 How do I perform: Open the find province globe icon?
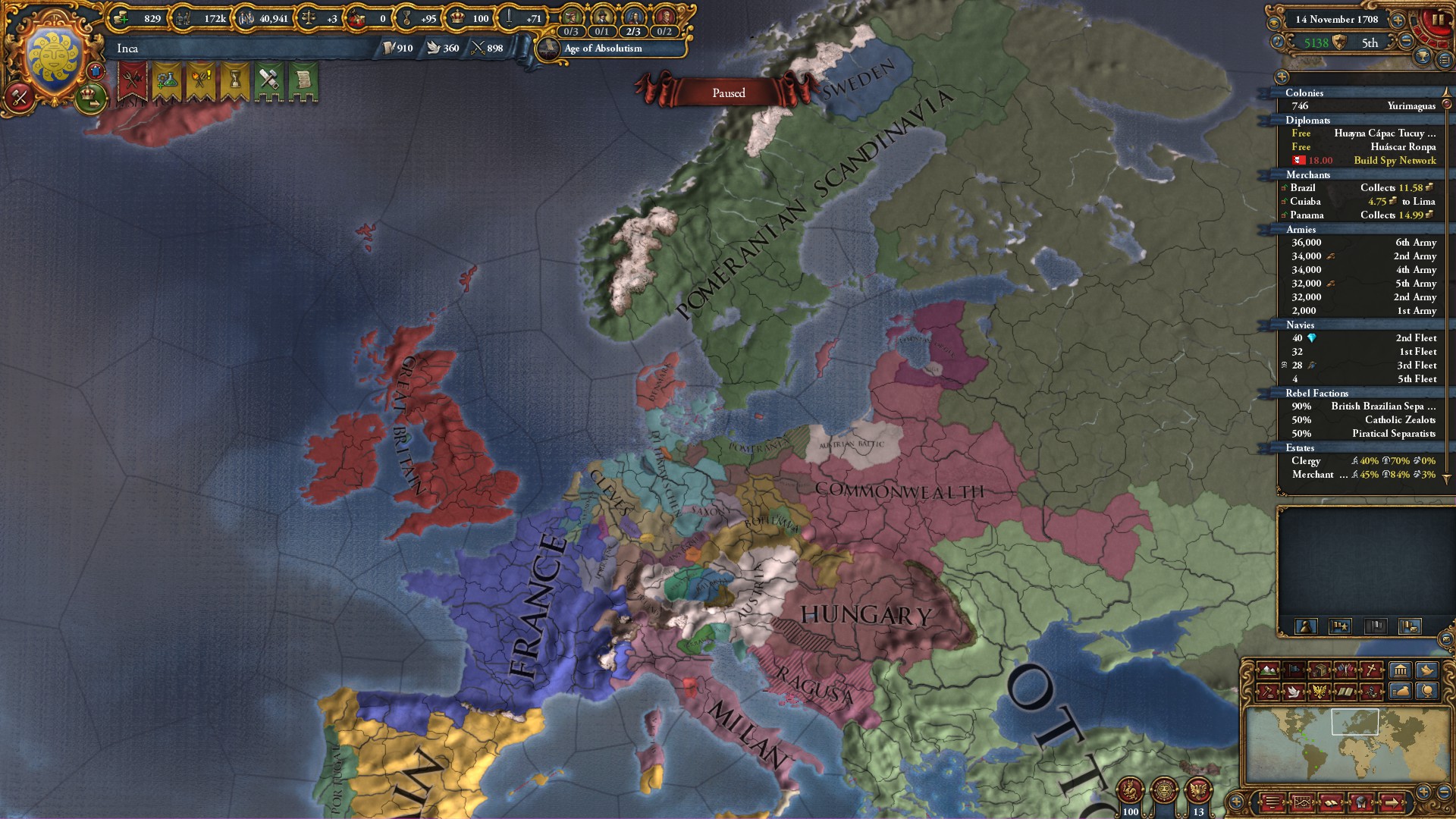click(x=1427, y=691)
